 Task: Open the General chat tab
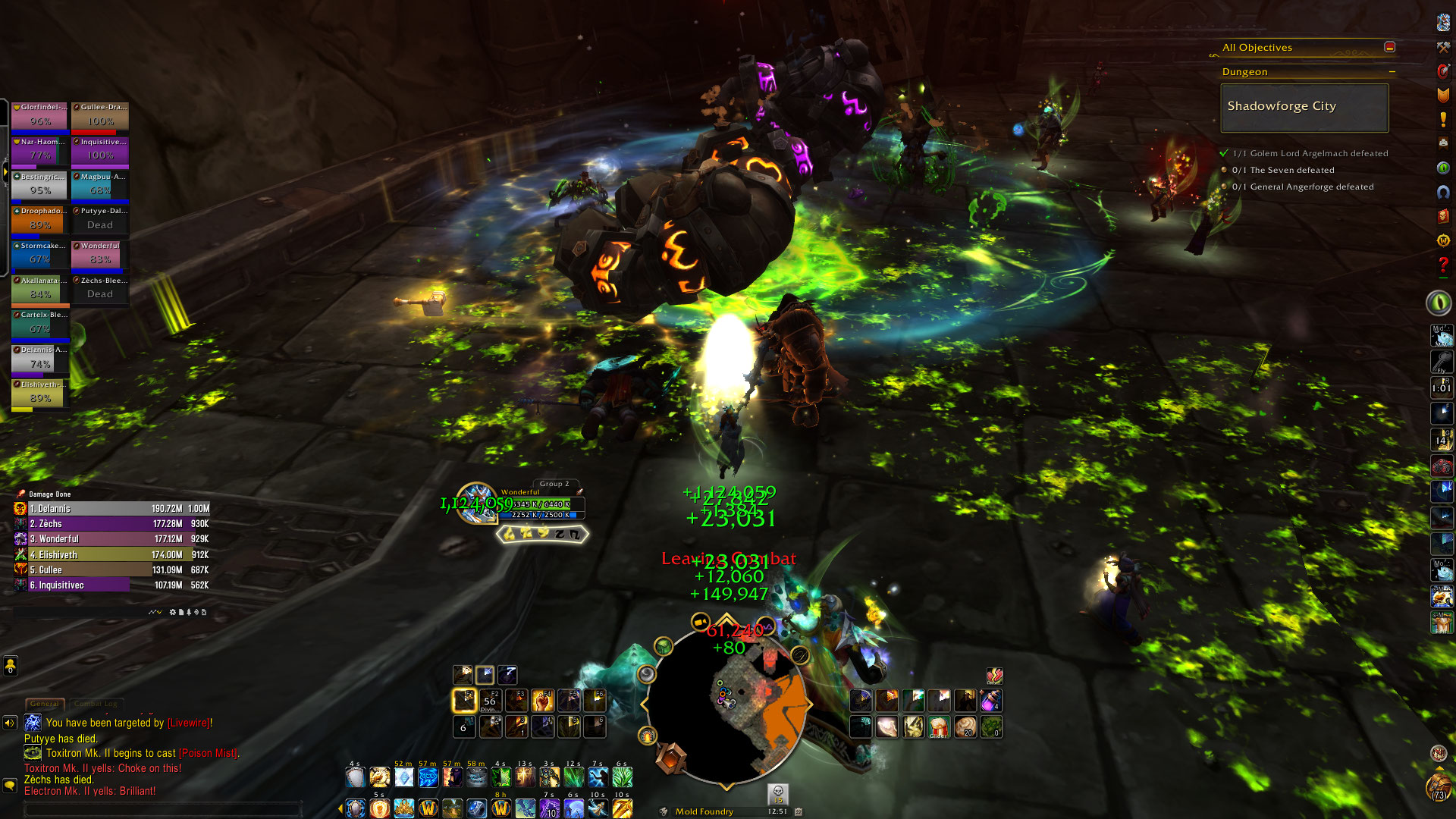coord(45,704)
